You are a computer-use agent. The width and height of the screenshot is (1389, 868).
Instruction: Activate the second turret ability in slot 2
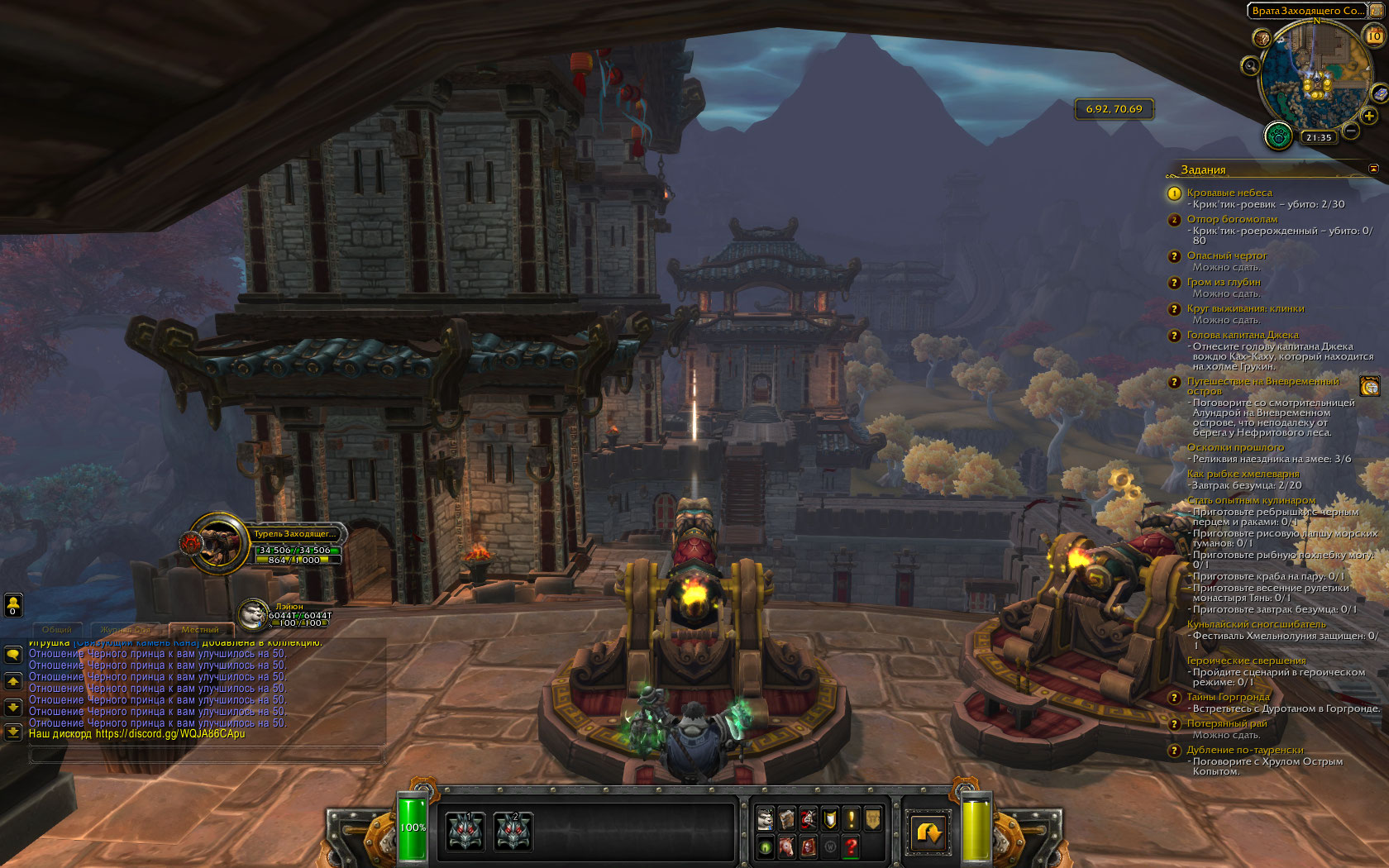point(513,831)
